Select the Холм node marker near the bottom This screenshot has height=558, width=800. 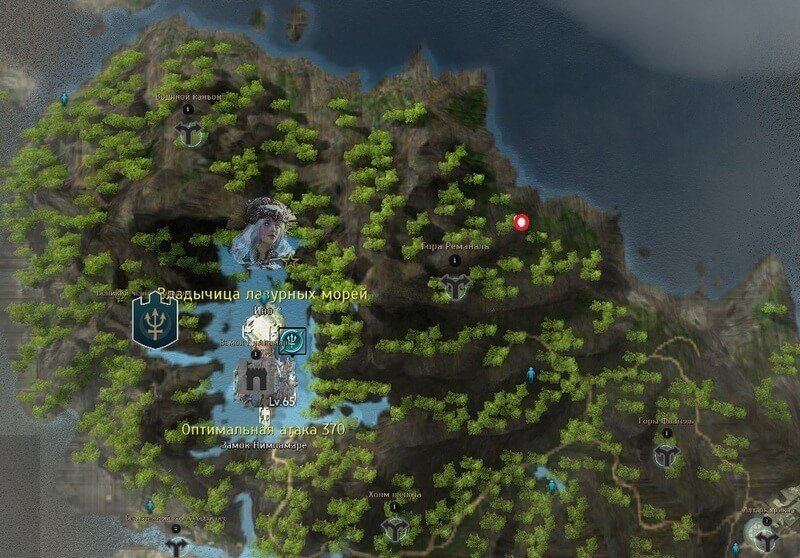pos(395,527)
